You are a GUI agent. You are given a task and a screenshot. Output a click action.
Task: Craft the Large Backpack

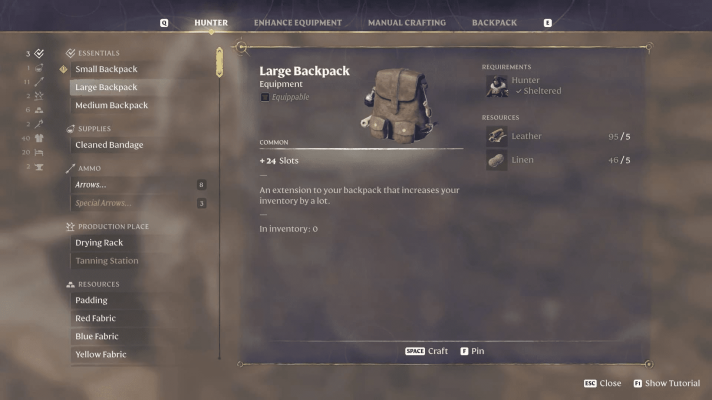coord(427,351)
